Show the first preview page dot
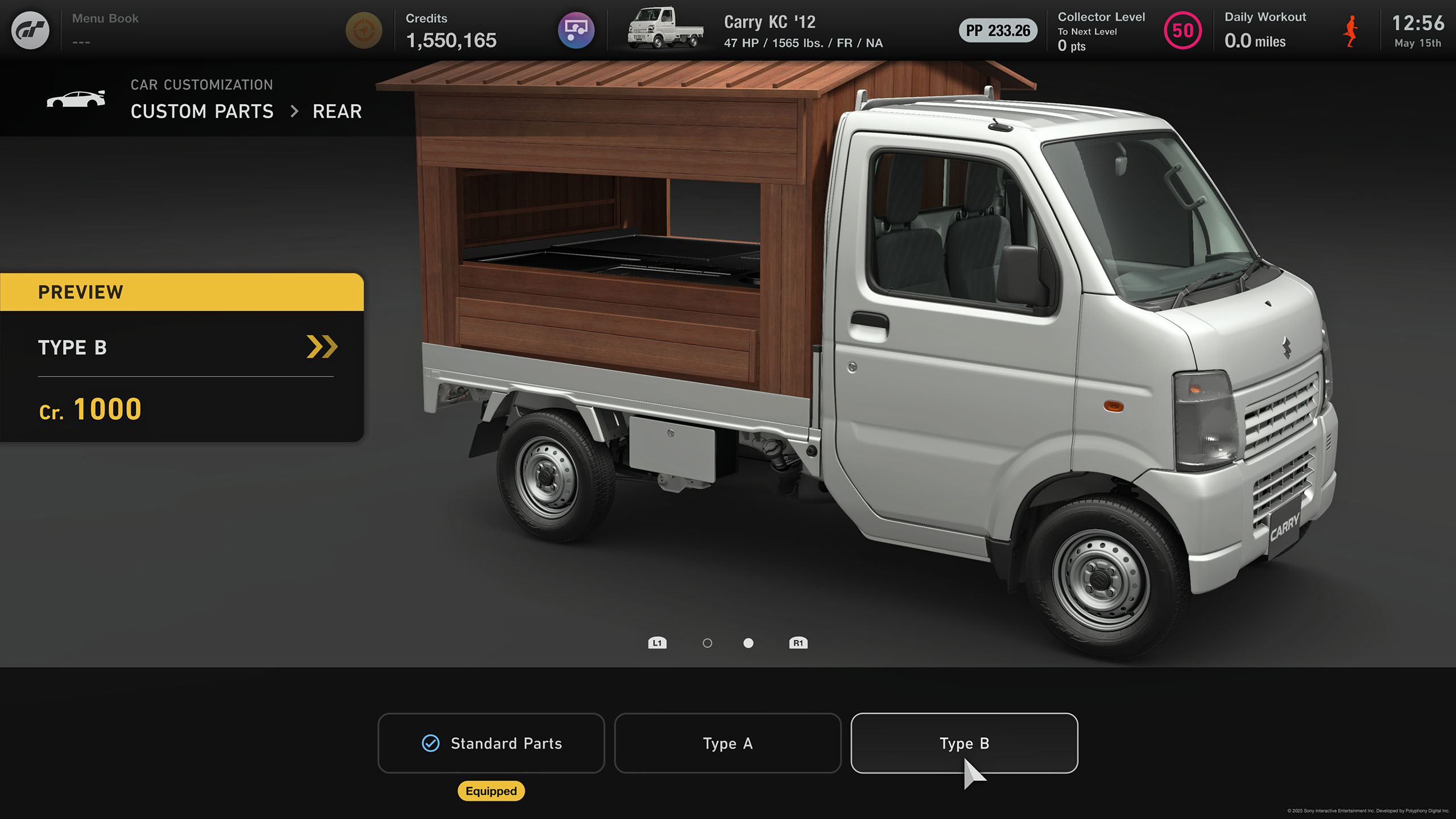1456x819 pixels. click(707, 643)
